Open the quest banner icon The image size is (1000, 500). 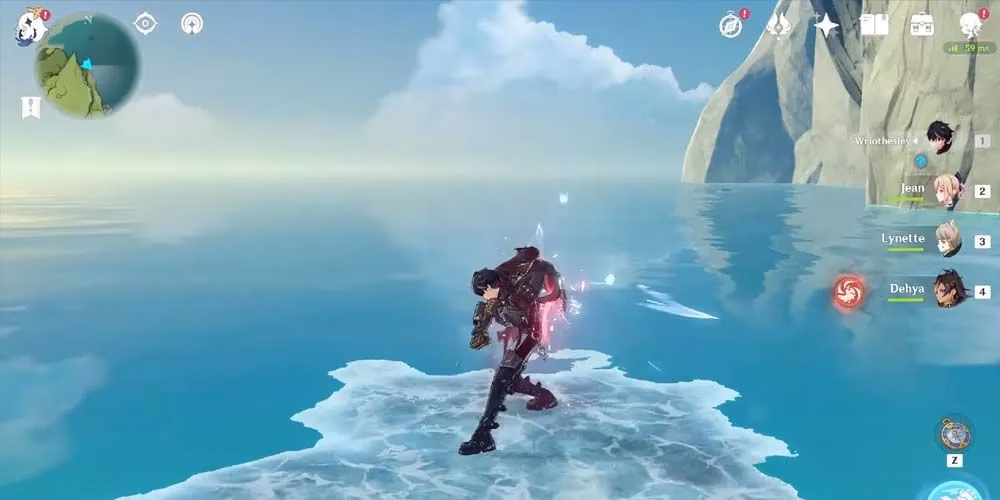coord(31,107)
